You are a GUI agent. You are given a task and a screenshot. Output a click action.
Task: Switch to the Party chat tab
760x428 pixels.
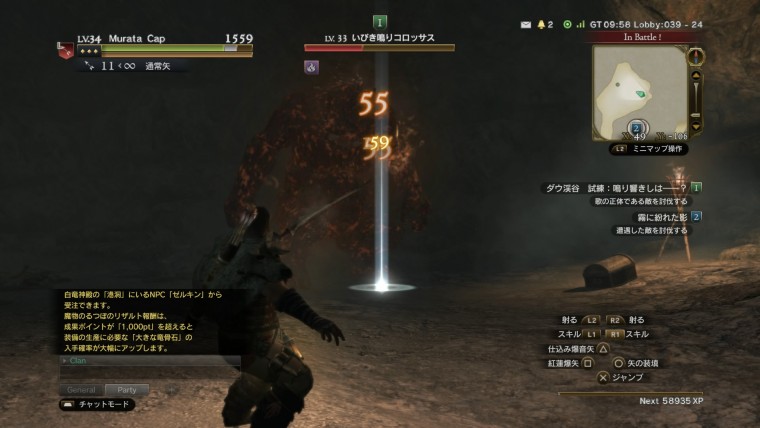coord(126,389)
